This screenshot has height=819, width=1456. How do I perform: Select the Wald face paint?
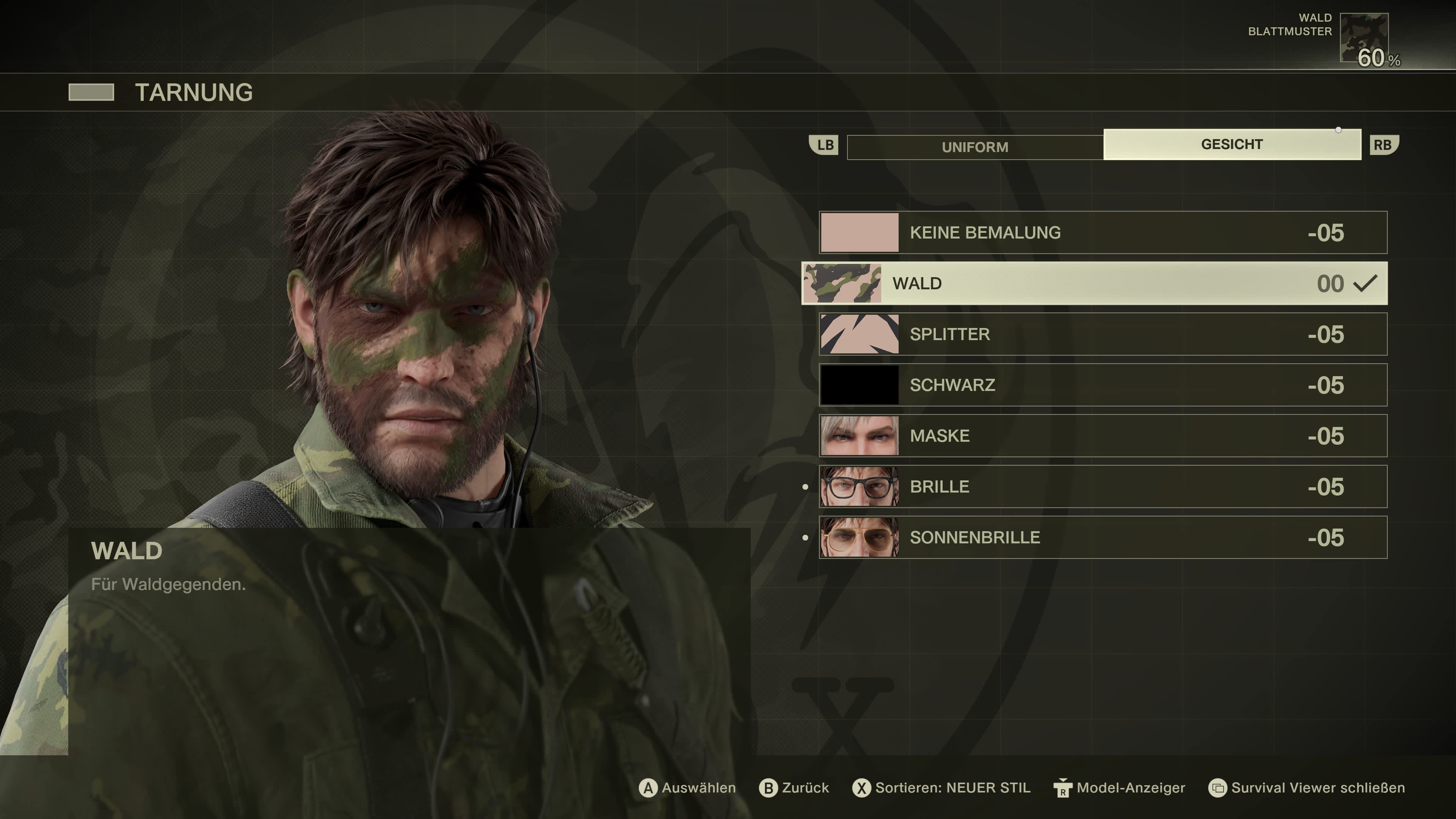point(1094,283)
